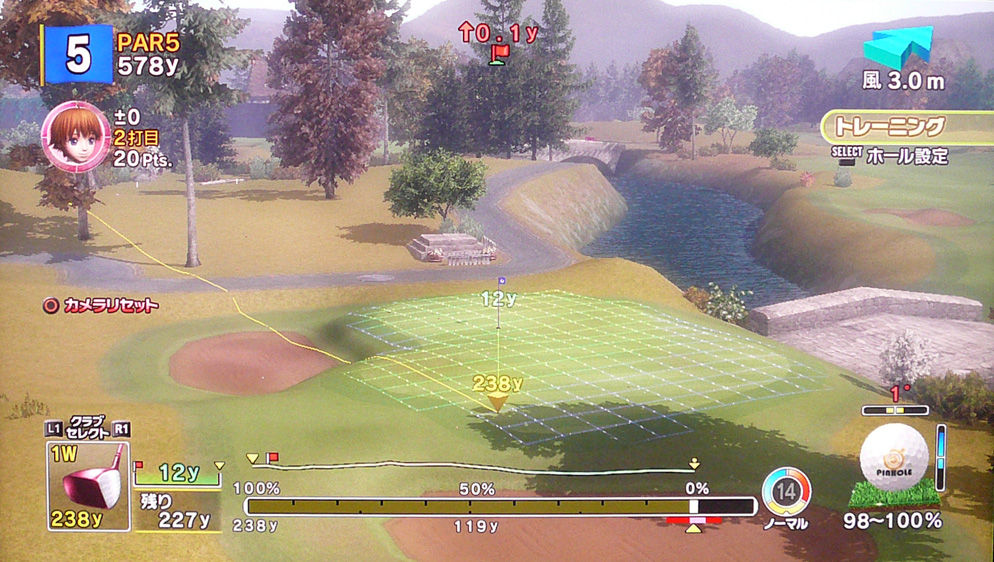Click the vertical blue spin gauge
994x562 pixels.
941,458
